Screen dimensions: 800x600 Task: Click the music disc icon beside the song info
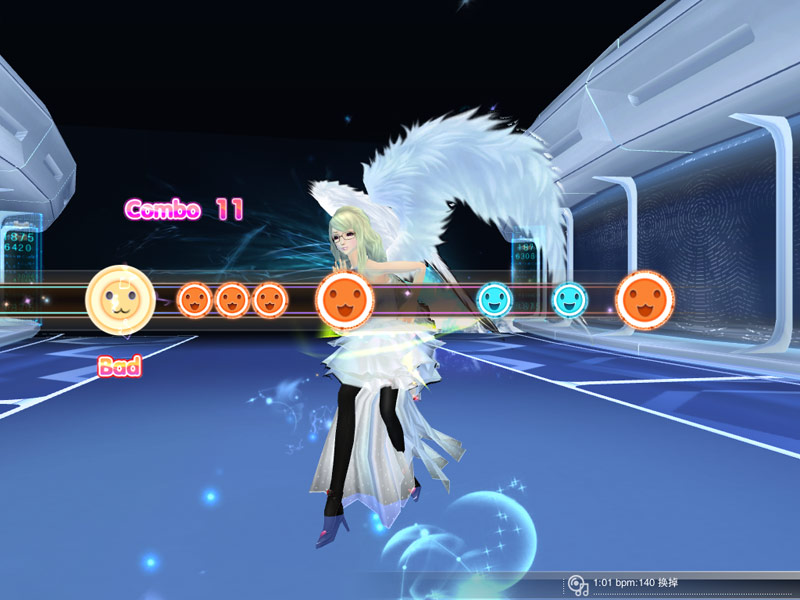577,584
